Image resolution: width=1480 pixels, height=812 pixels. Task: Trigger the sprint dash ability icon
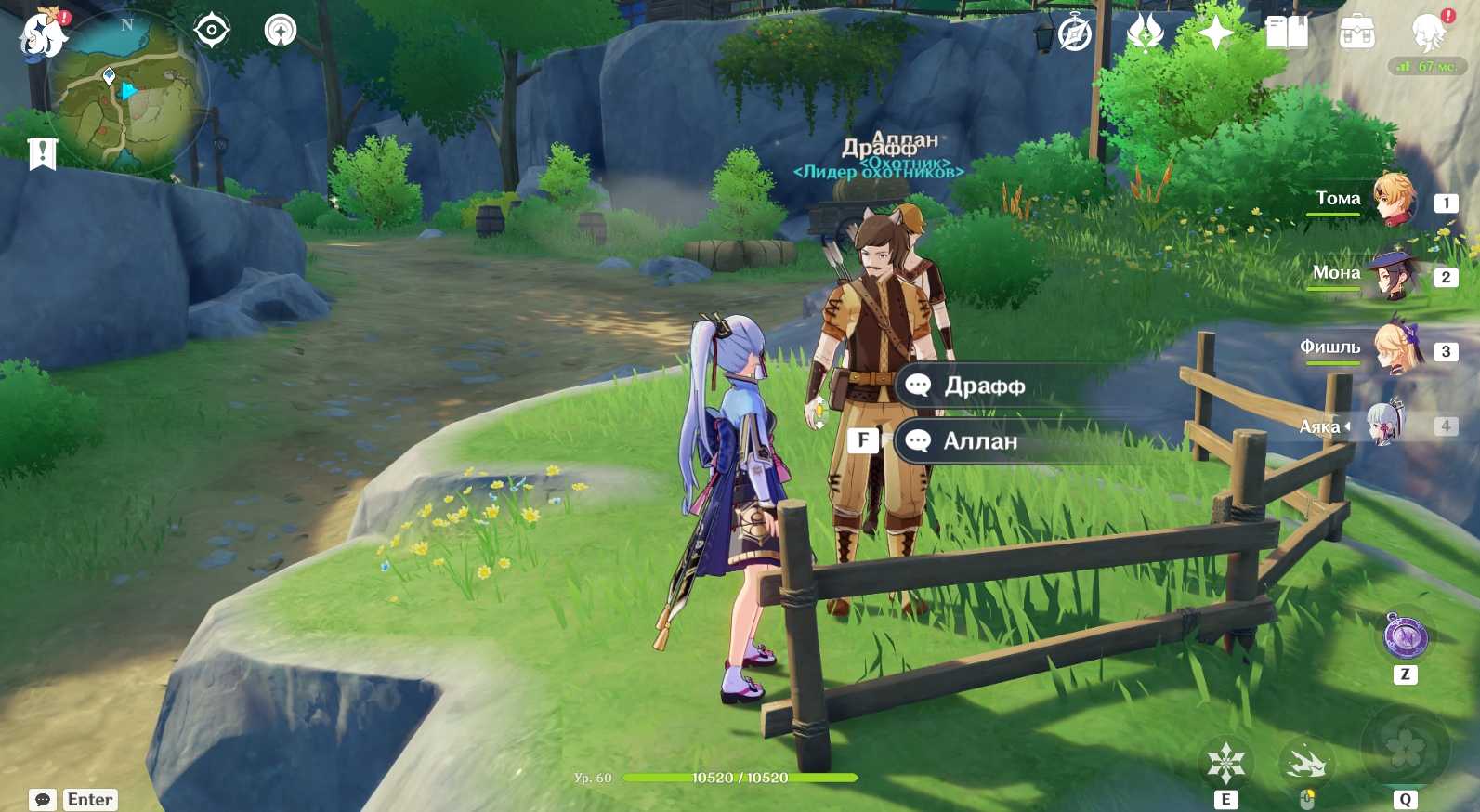(x=1306, y=764)
